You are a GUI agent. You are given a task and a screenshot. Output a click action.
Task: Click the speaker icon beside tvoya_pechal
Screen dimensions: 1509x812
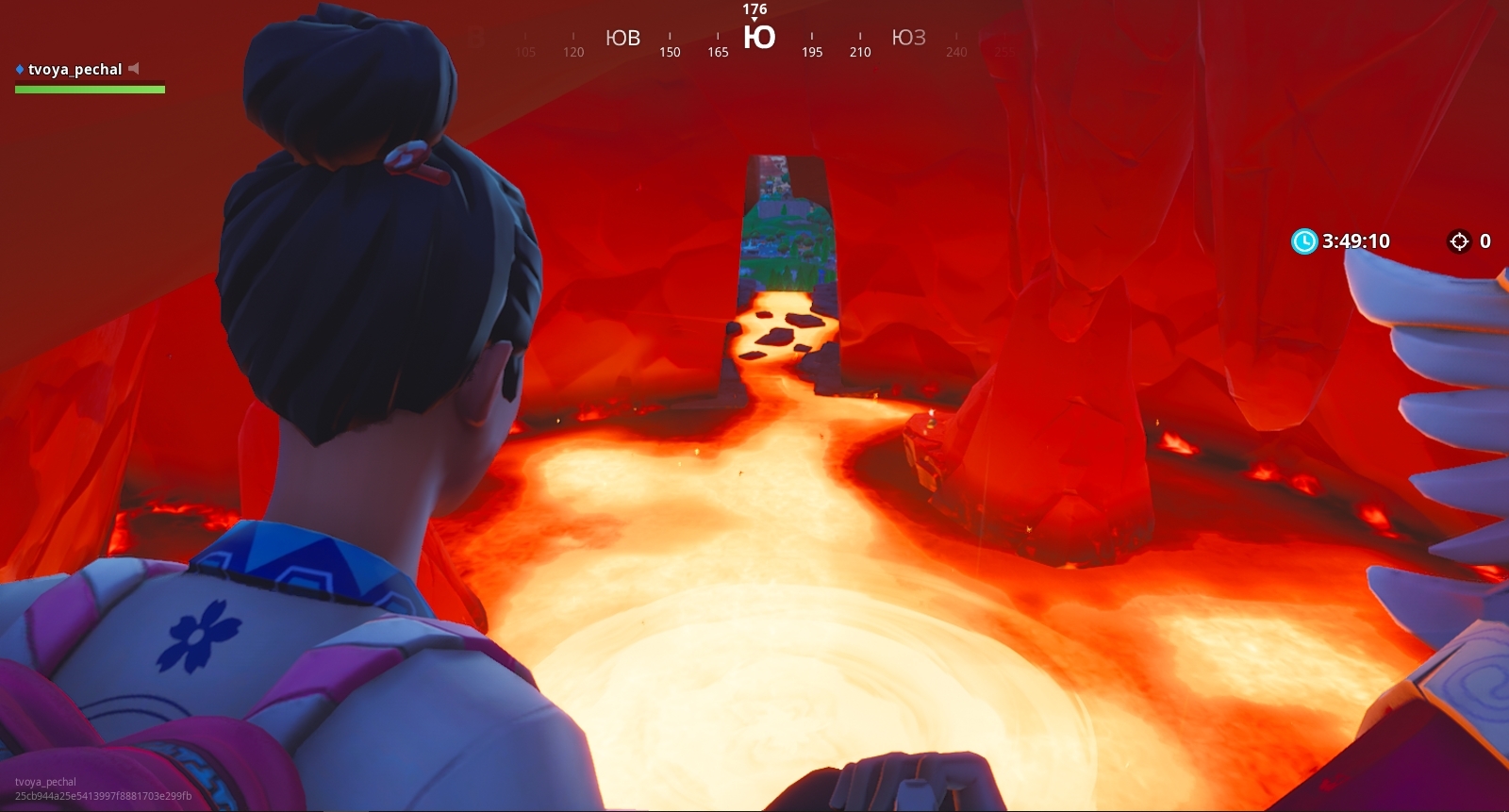[134, 68]
